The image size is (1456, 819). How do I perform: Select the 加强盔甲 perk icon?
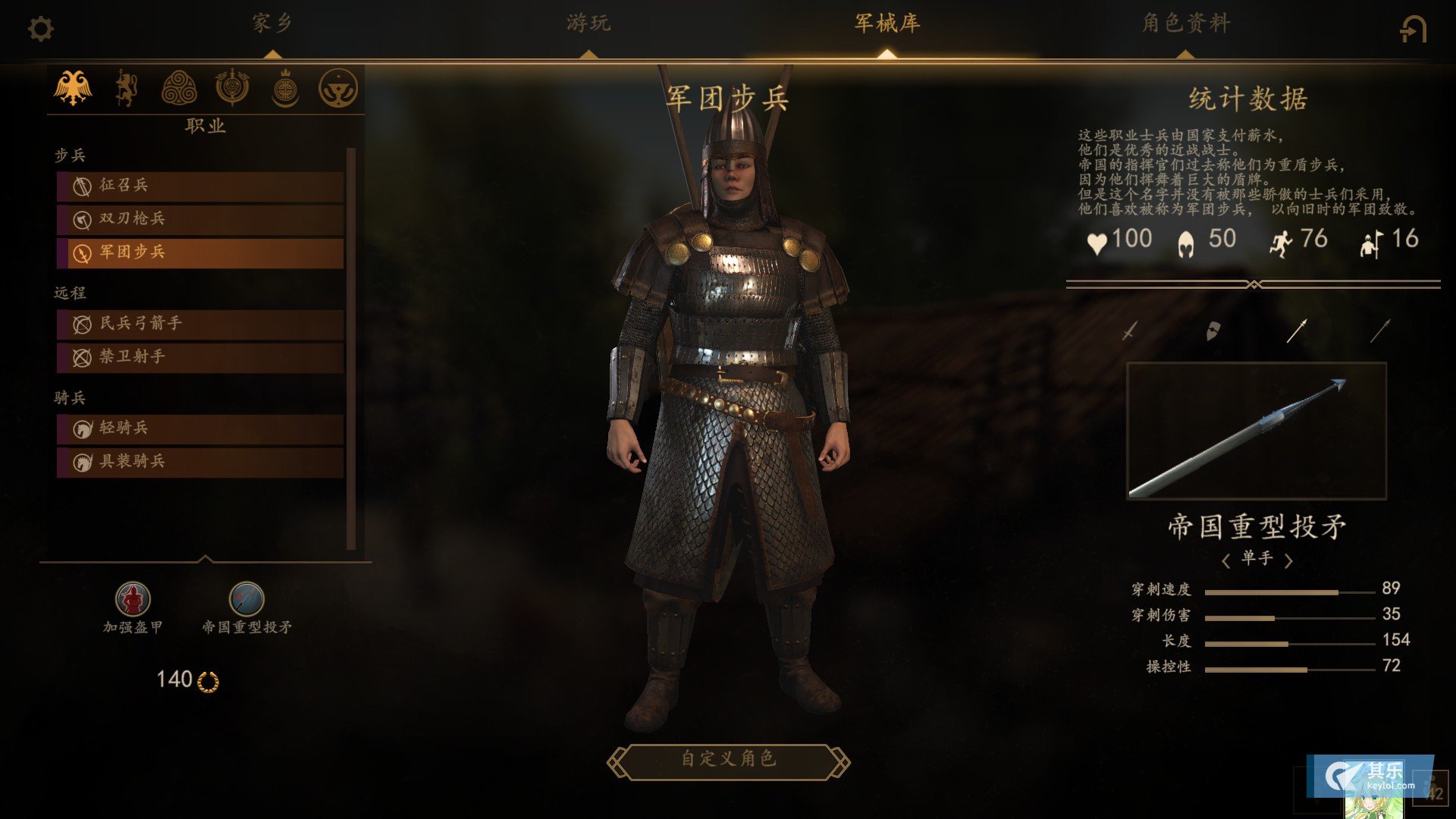133,600
